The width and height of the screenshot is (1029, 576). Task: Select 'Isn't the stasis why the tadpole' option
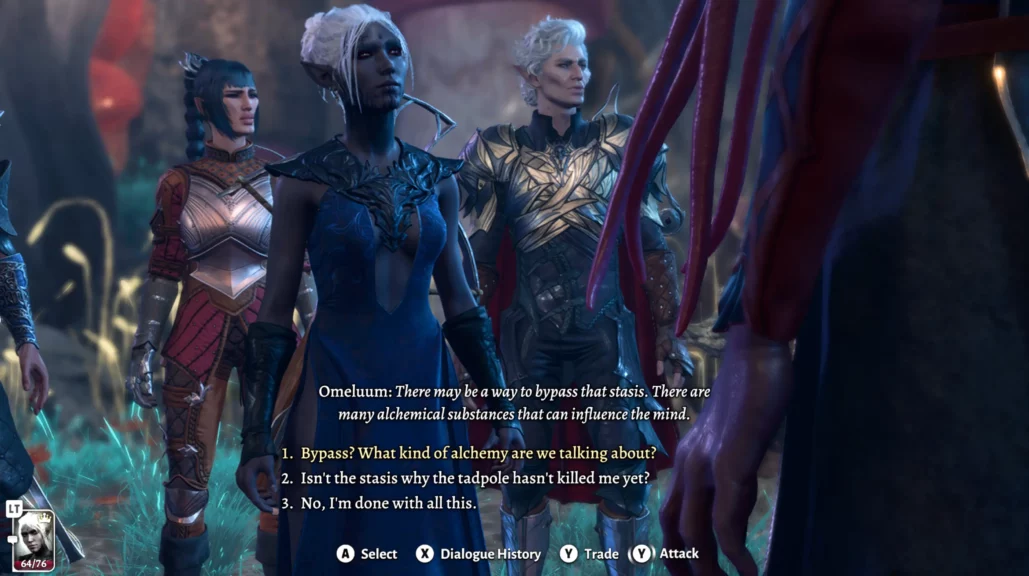(475, 478)
